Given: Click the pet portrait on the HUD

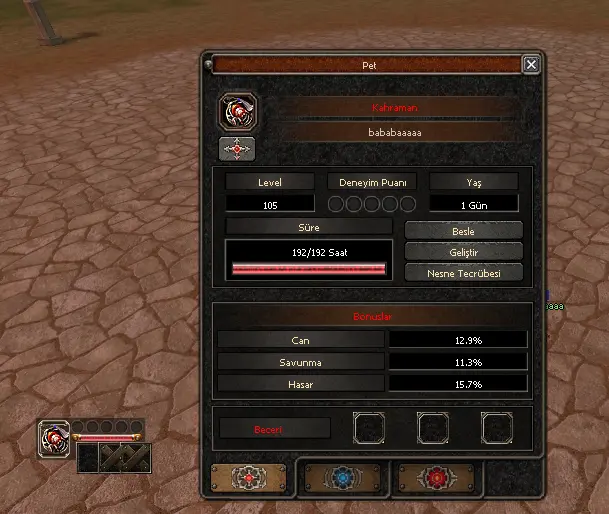Looking at the screenshot, I should coord(54,437).
